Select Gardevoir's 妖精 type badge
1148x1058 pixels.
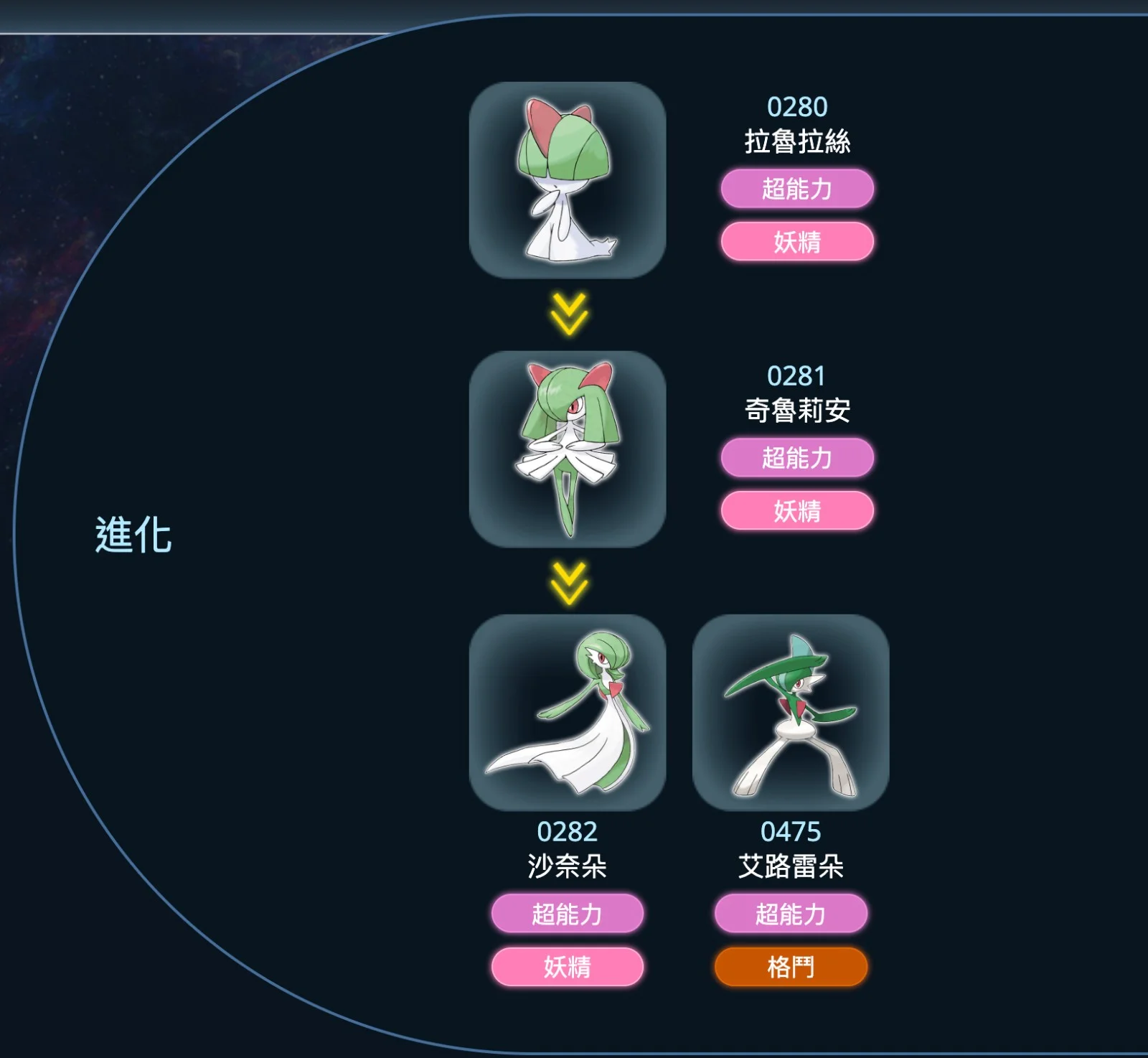point(568,967)
